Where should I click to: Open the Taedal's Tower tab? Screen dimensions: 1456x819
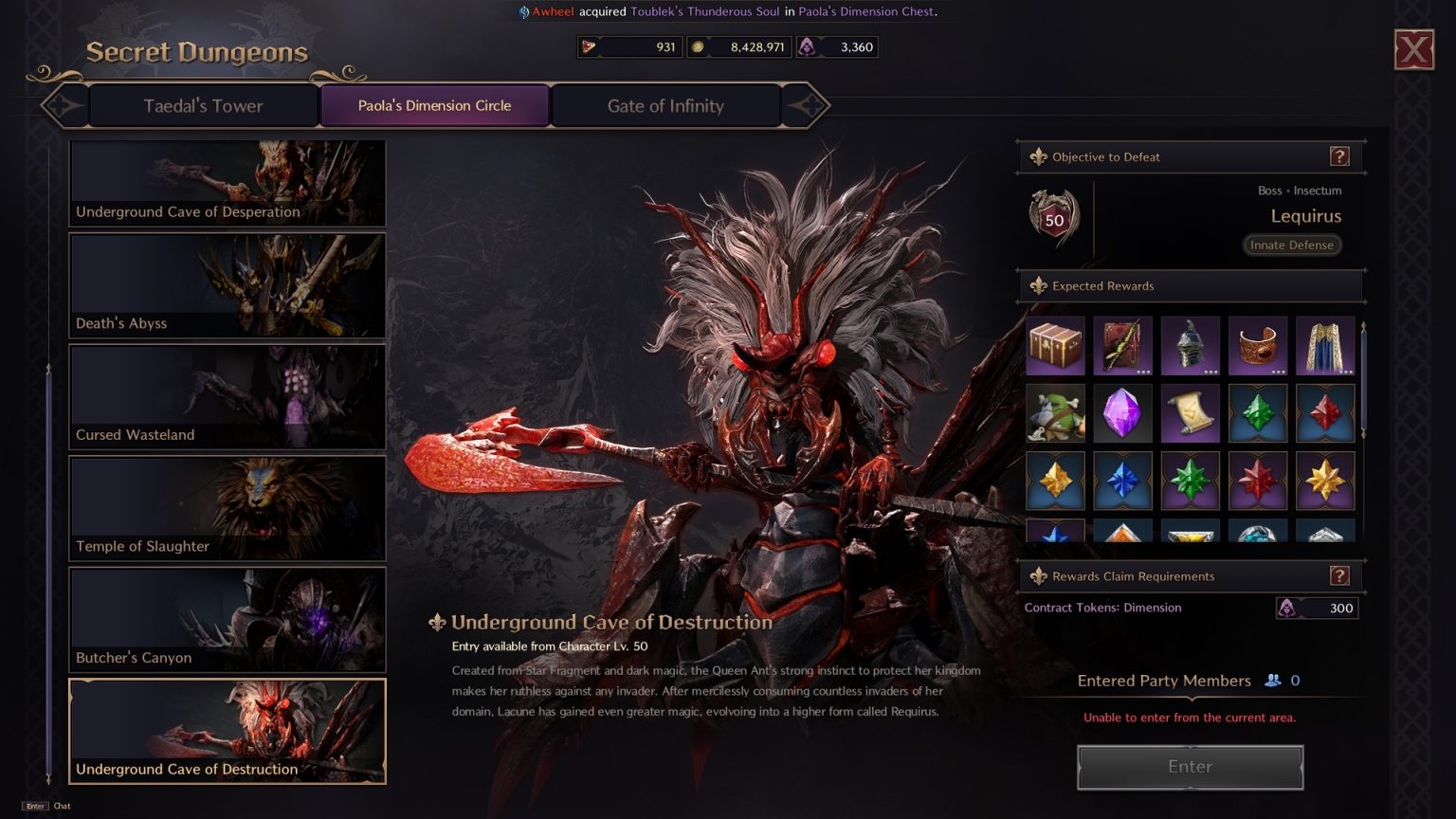(x=203, y=105)
